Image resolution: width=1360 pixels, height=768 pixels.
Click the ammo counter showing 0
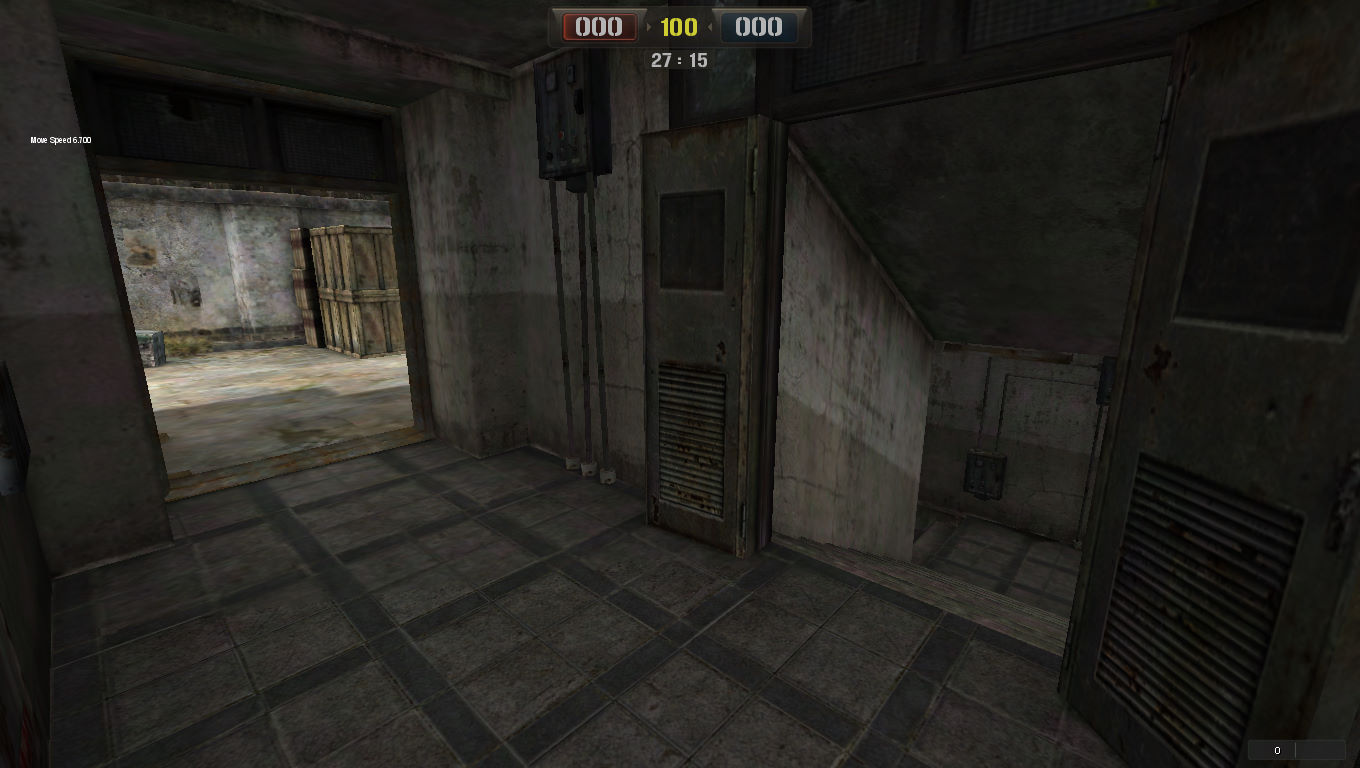(x=1277, y=749)
